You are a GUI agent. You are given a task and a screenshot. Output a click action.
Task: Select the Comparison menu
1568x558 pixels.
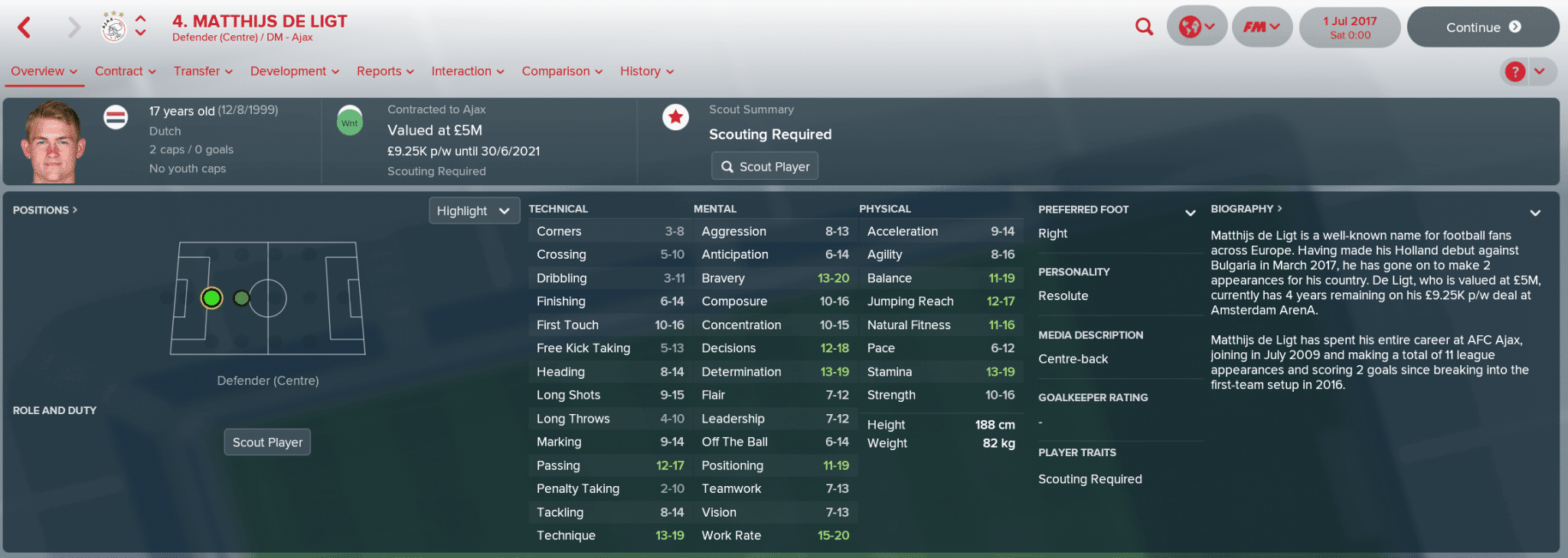point(562,71)
